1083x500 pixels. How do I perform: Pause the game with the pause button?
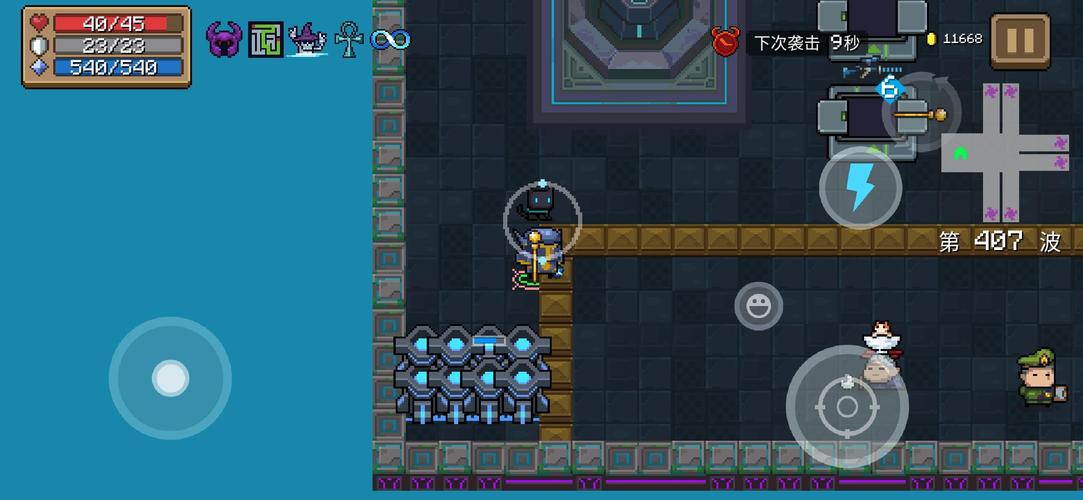click(x=1020, y=41)
